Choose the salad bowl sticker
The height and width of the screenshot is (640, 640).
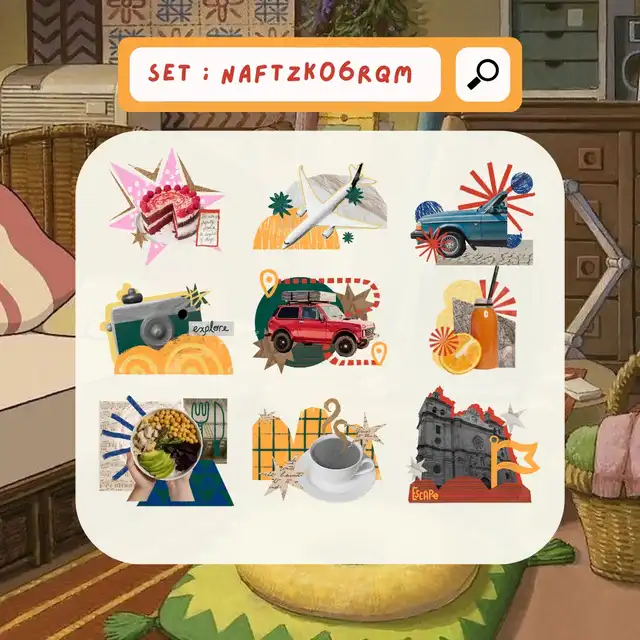(164, 449)
